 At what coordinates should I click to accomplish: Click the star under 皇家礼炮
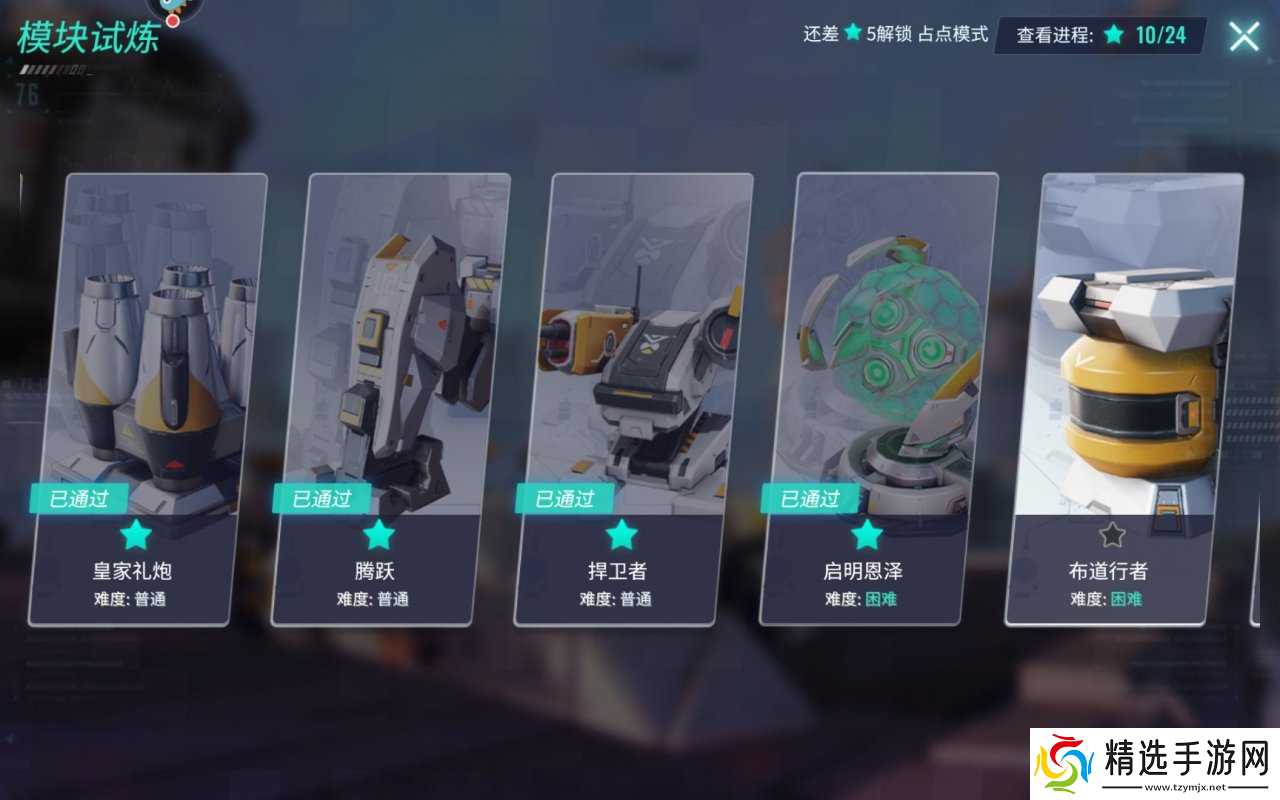136,534
